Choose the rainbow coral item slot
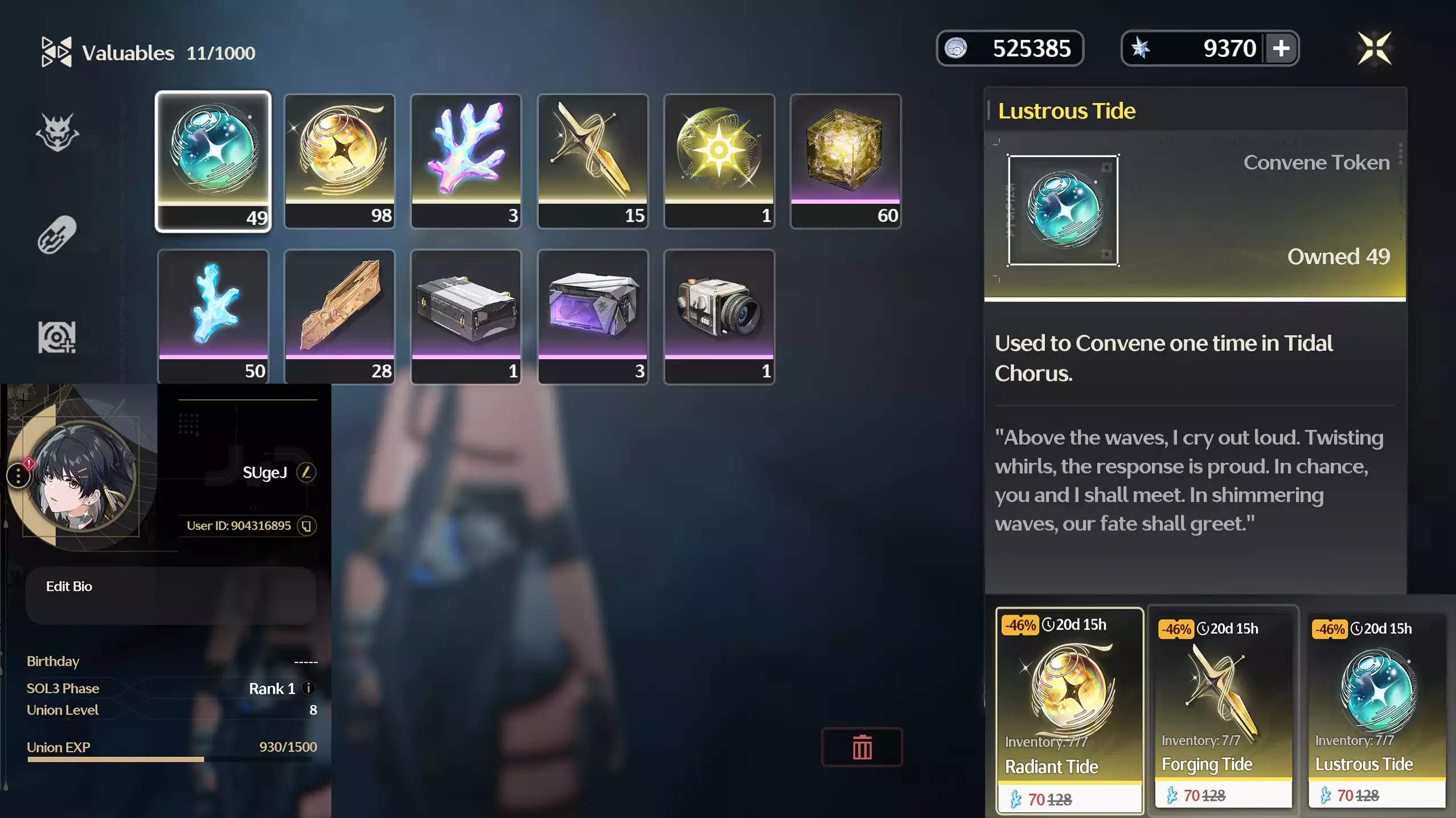1456x818 pixels. click(466, 161)
